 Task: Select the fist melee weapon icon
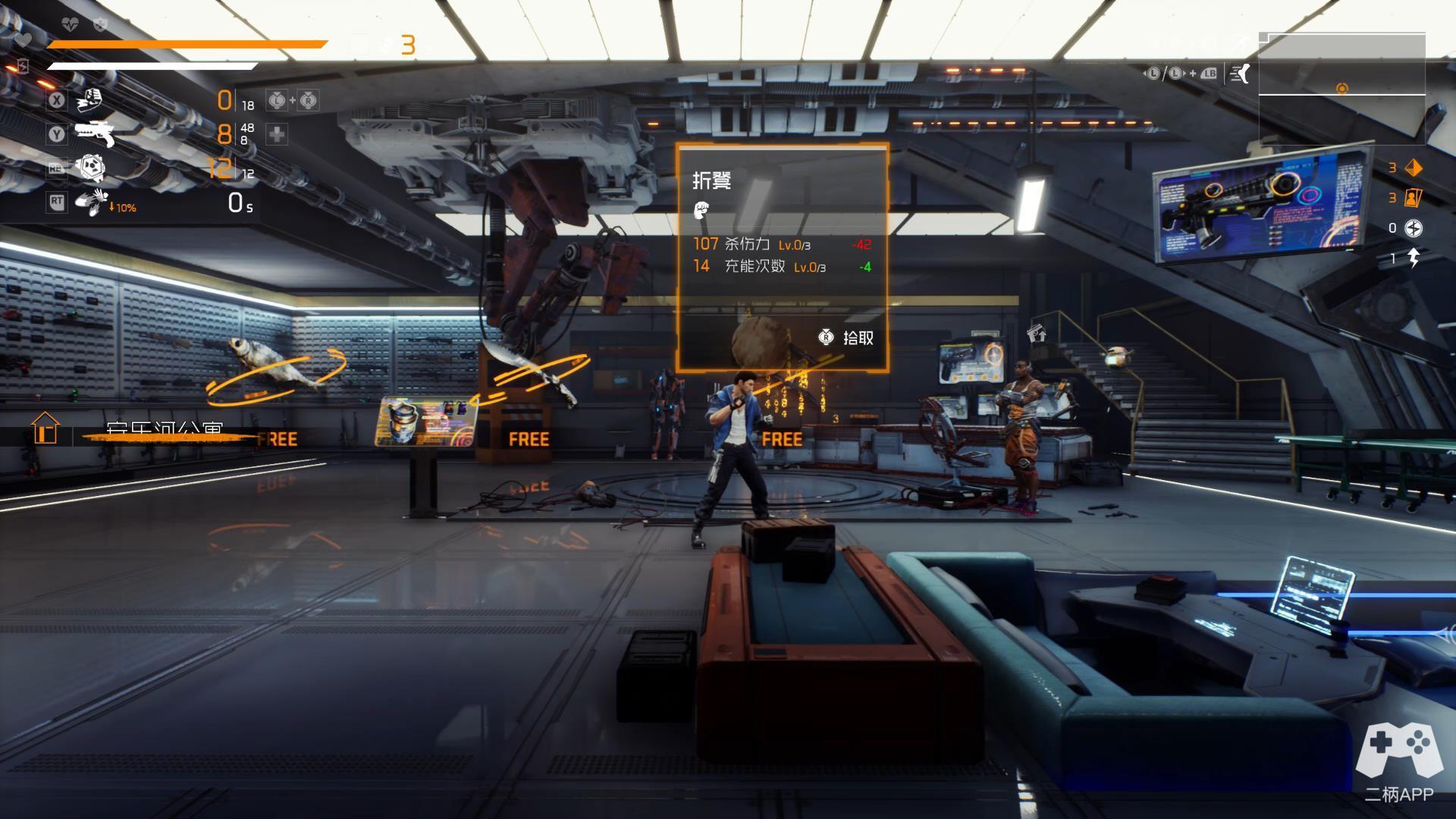(90, 99)
